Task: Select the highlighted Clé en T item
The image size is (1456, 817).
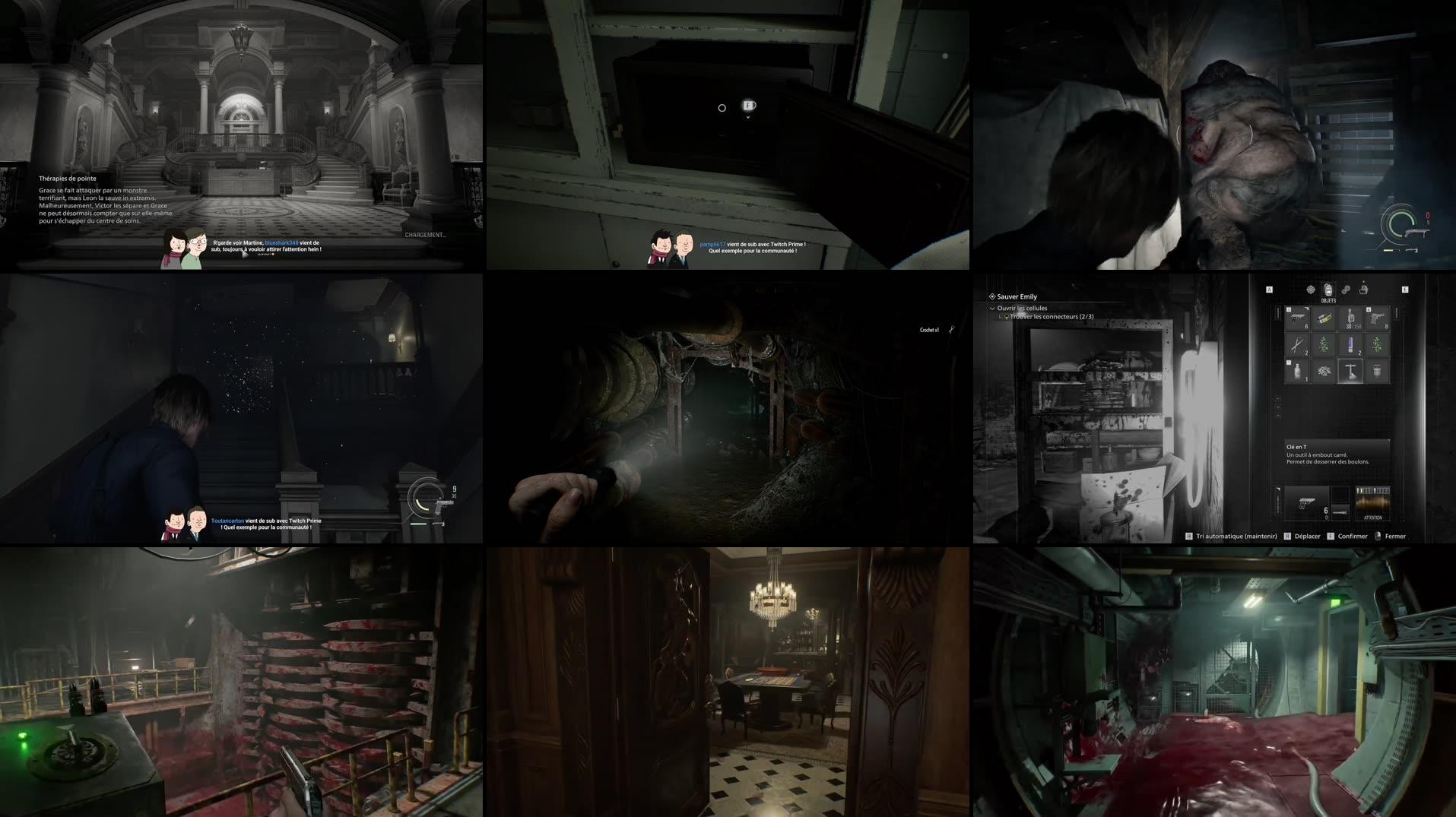Action: pos(1350,372)
